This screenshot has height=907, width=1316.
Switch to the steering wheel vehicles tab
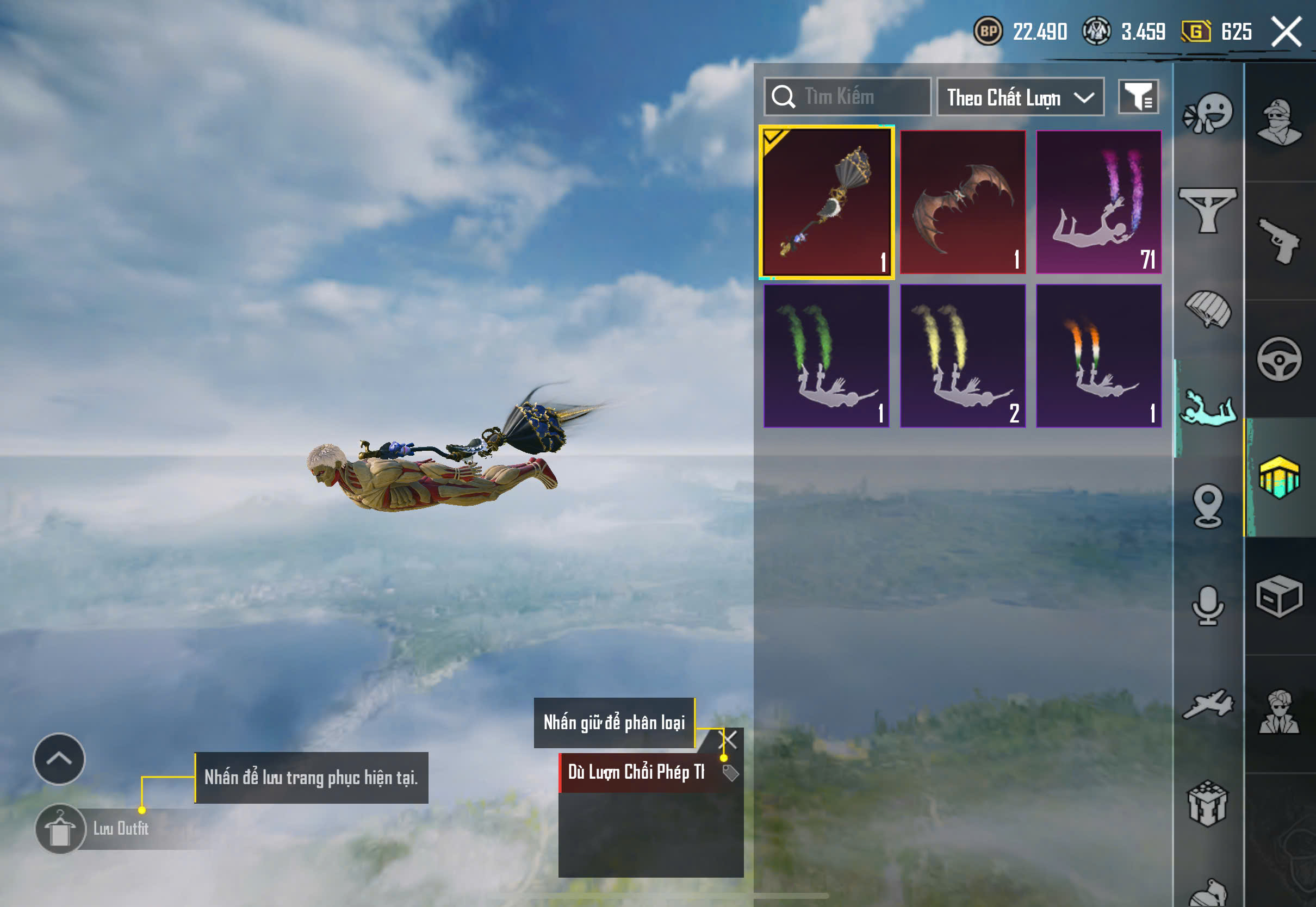point(1279,359)
